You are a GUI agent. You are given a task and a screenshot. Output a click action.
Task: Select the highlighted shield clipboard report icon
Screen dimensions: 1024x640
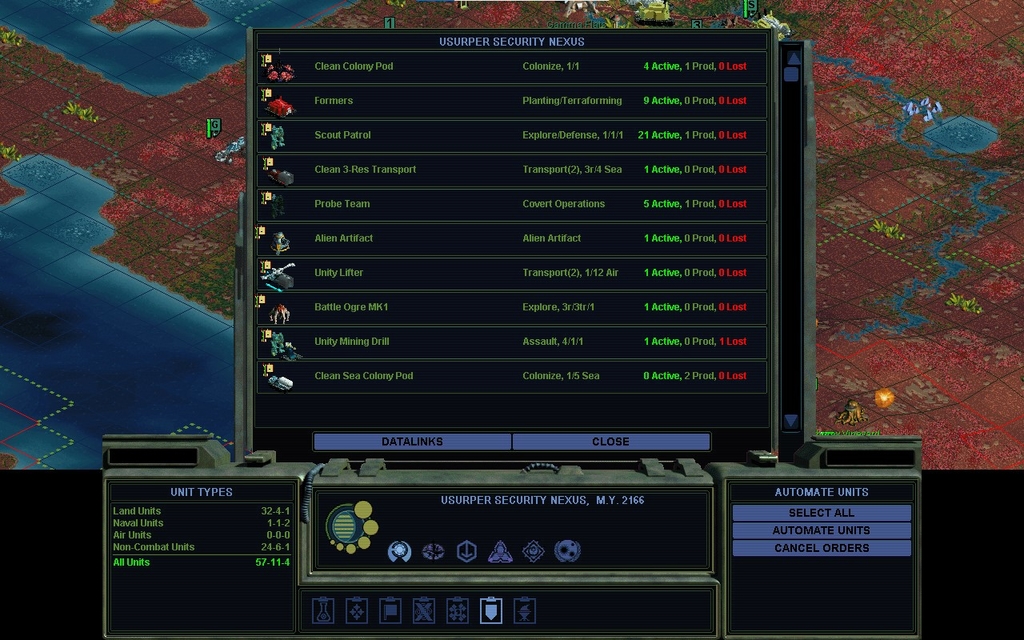pos(491,610)
